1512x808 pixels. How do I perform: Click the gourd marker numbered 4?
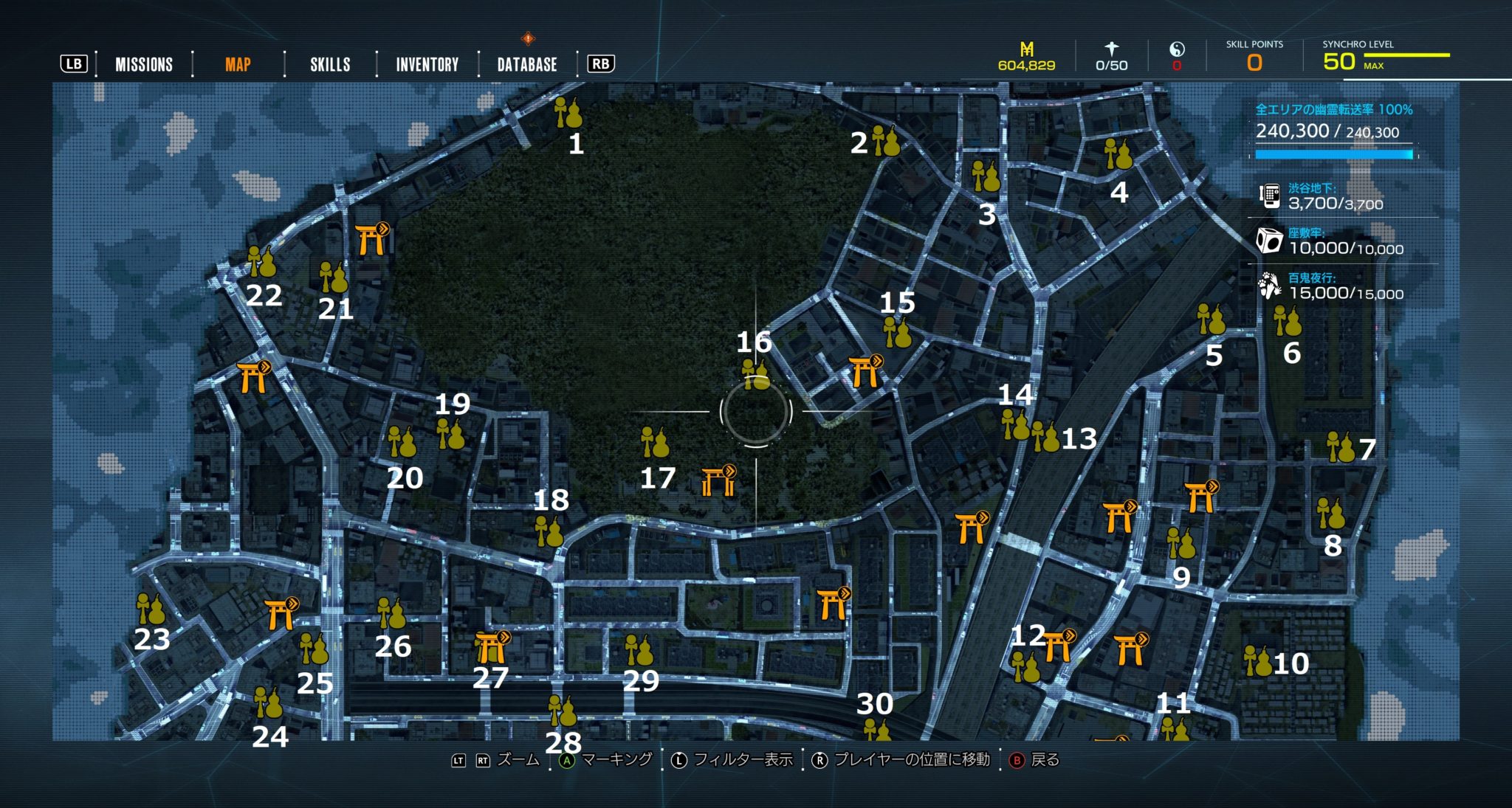click(x=1118, y=154)
